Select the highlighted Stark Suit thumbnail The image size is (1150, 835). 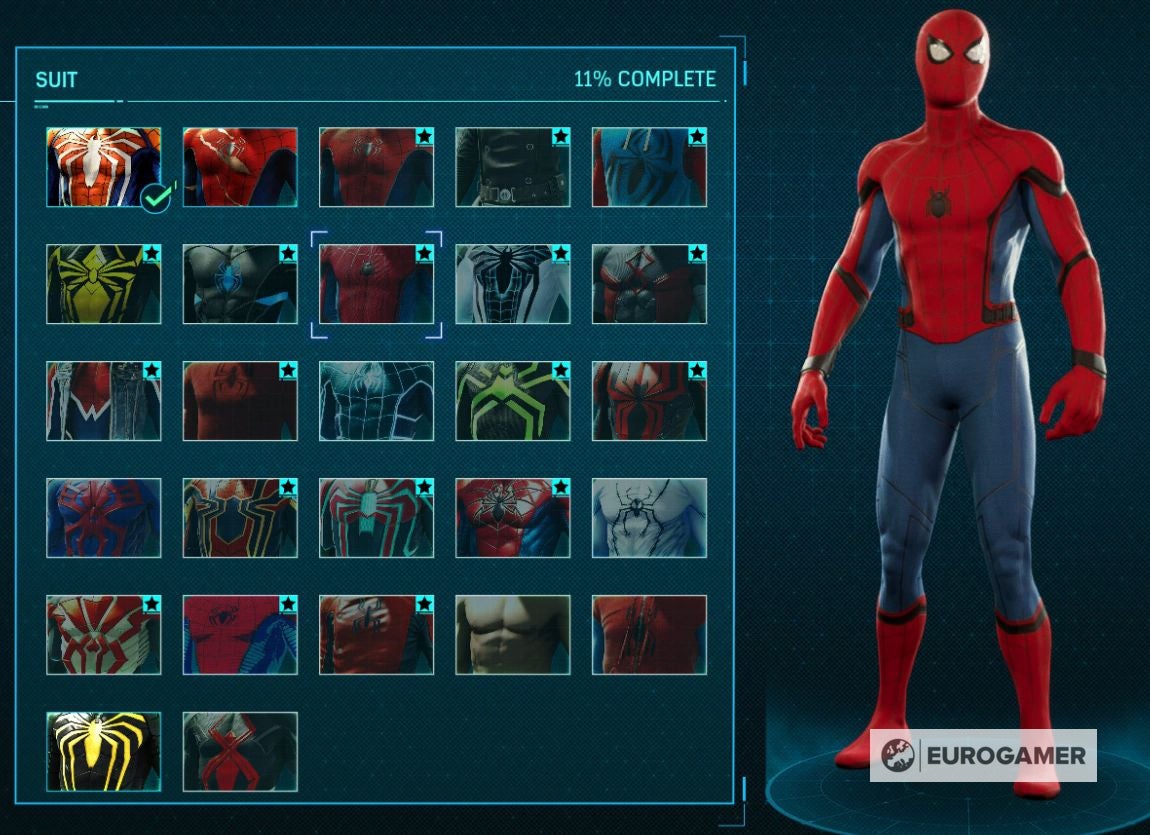[376, 284]
